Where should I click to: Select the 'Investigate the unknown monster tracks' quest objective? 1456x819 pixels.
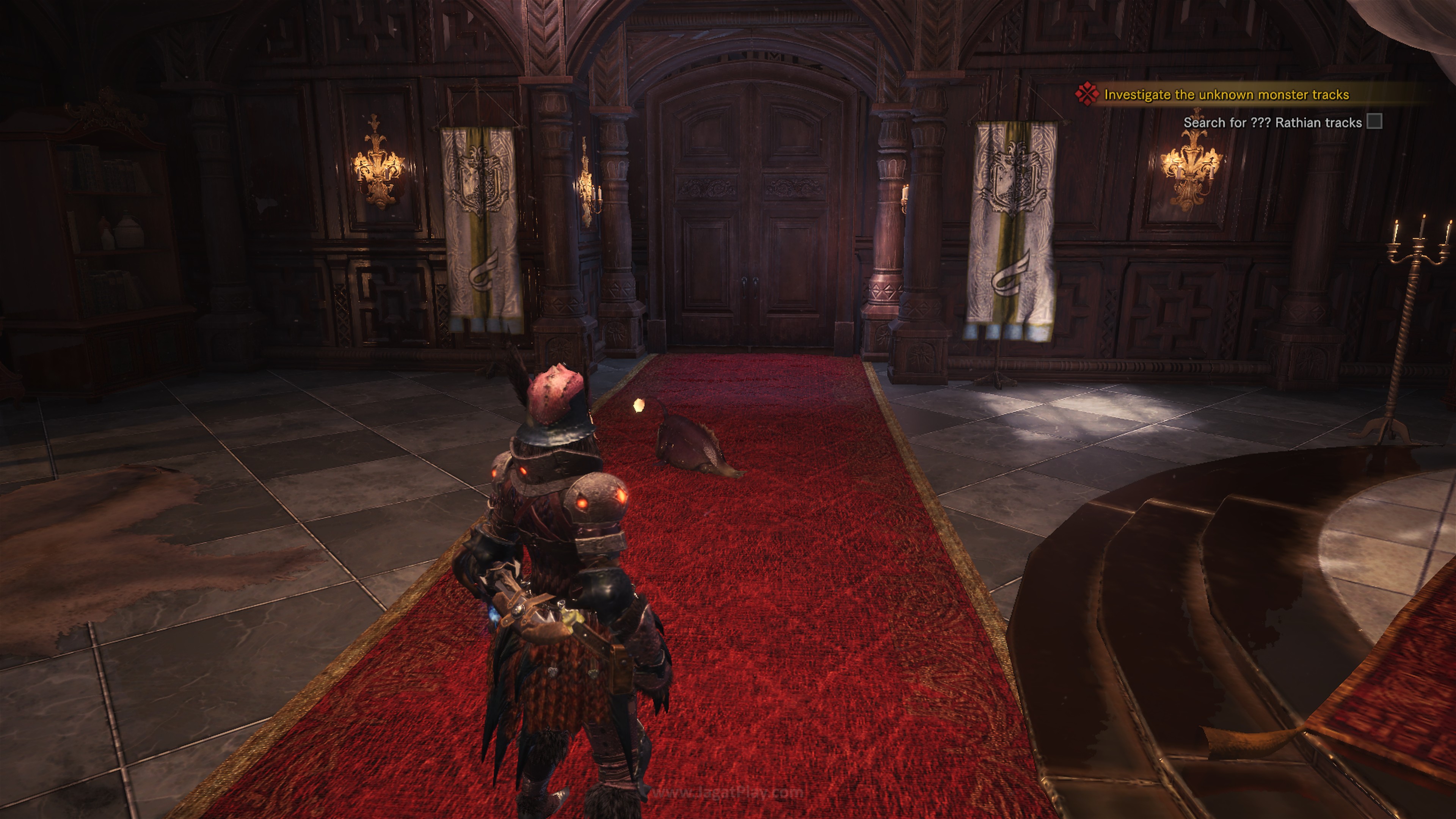(1226, 95)
